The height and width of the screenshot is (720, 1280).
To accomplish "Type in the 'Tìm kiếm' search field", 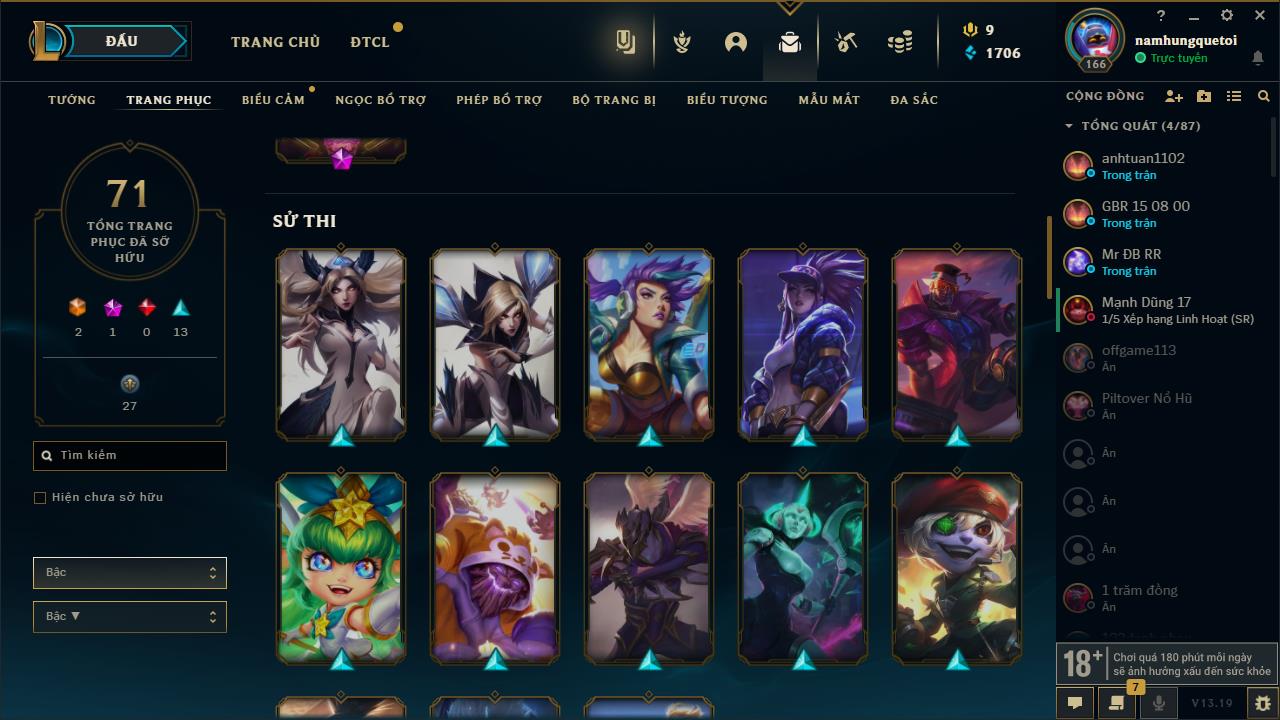I will 129,455.
